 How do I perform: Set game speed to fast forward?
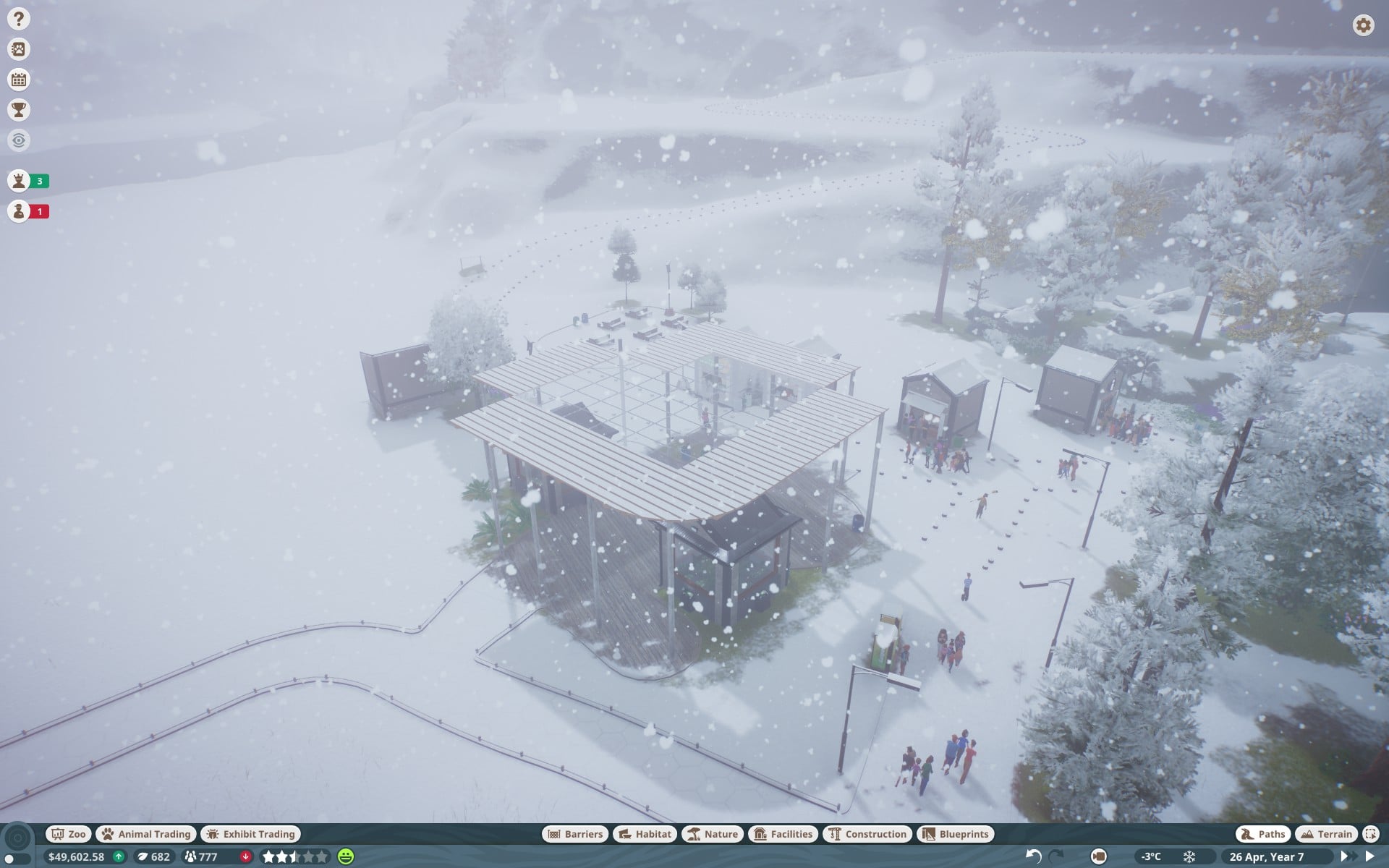(1346, 856)
